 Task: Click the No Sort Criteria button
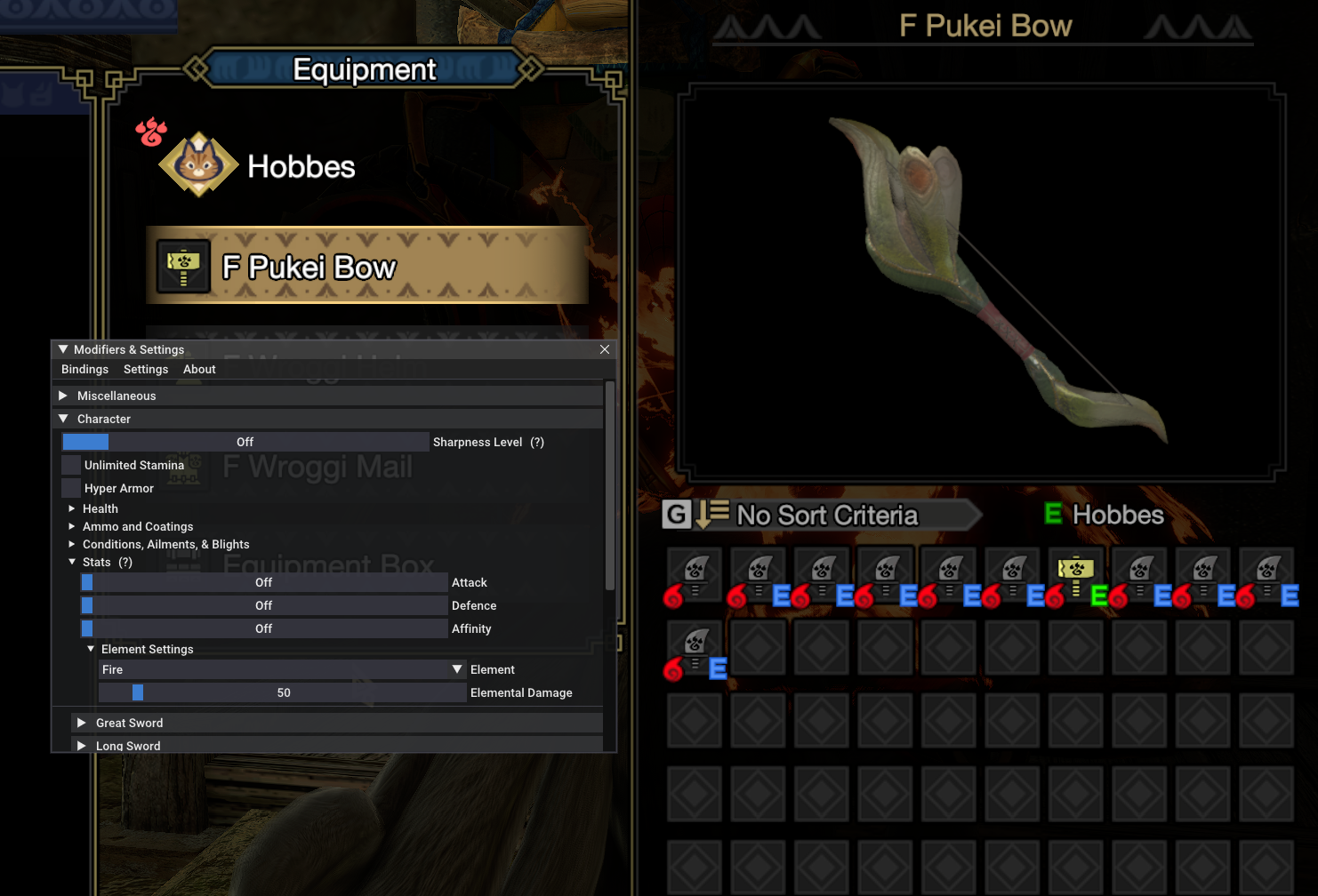(x=827, y=515)
